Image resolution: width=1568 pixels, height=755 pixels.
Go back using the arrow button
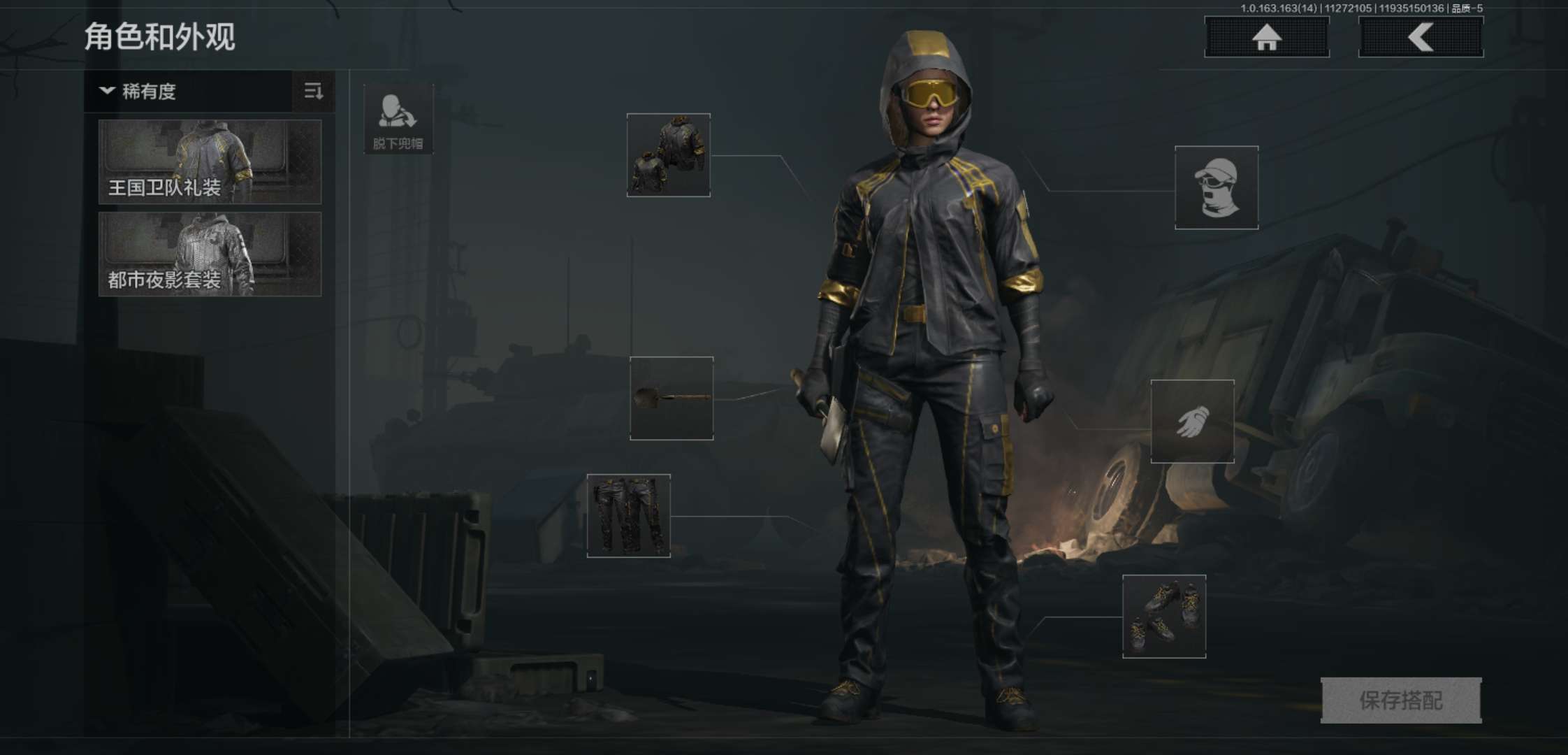pyautogui.click(x=1421, y=37)
